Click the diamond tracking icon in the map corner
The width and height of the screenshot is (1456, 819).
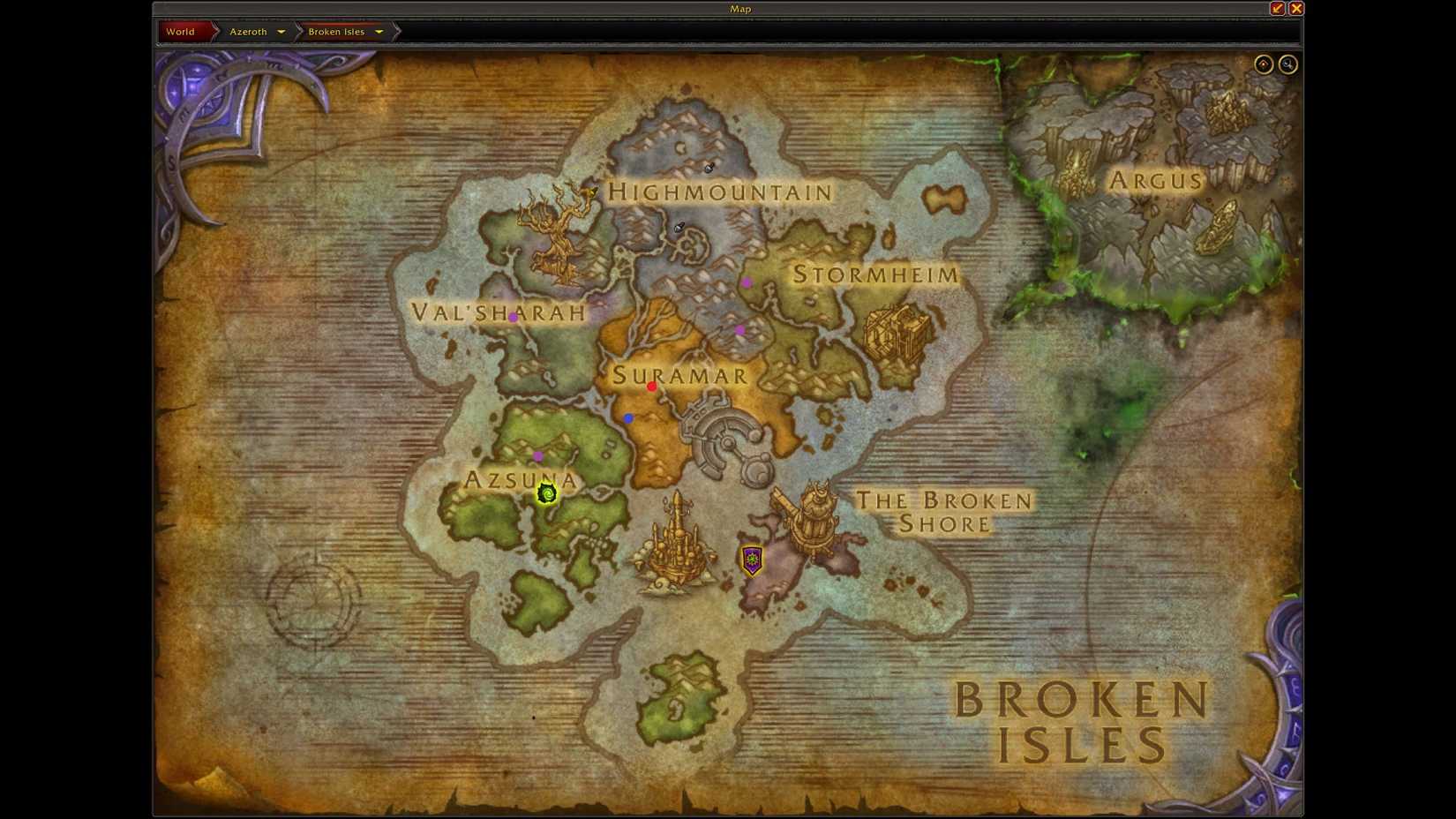pyautogui.click(x=1264, y=64)
